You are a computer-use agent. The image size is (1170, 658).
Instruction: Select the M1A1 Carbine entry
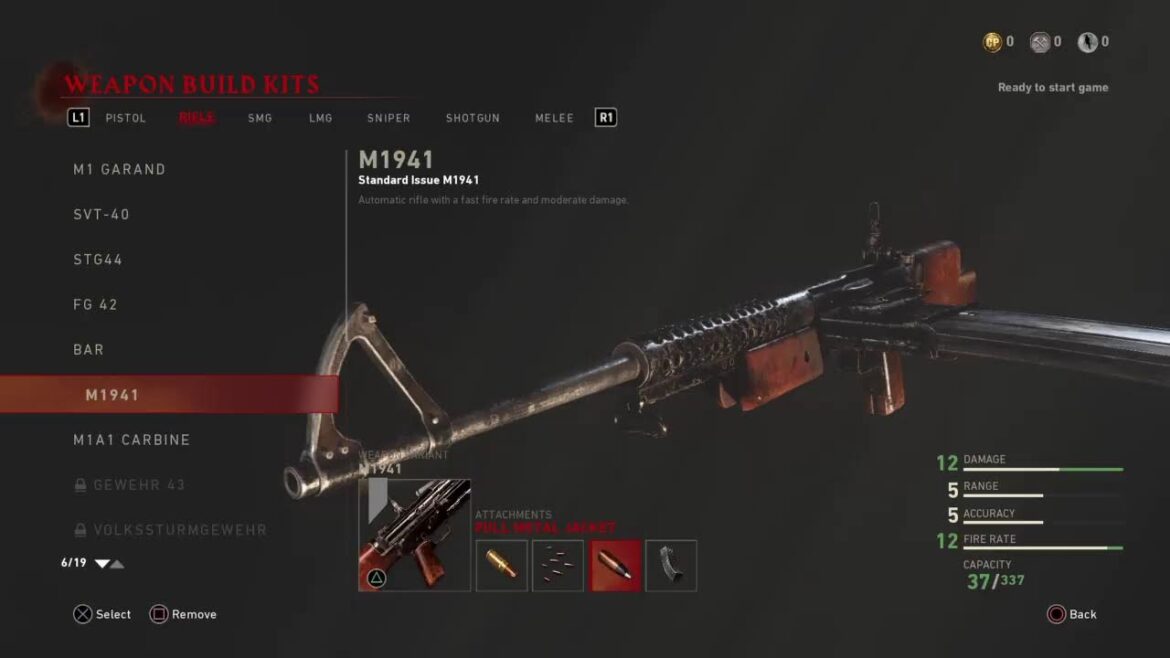(131, 439)
